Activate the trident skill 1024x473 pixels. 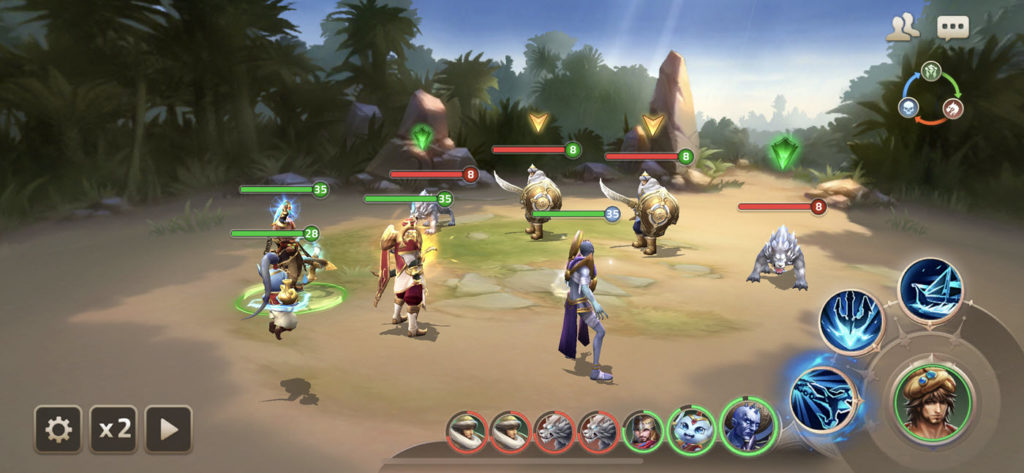pyautogui.click(x=850, y=322)
